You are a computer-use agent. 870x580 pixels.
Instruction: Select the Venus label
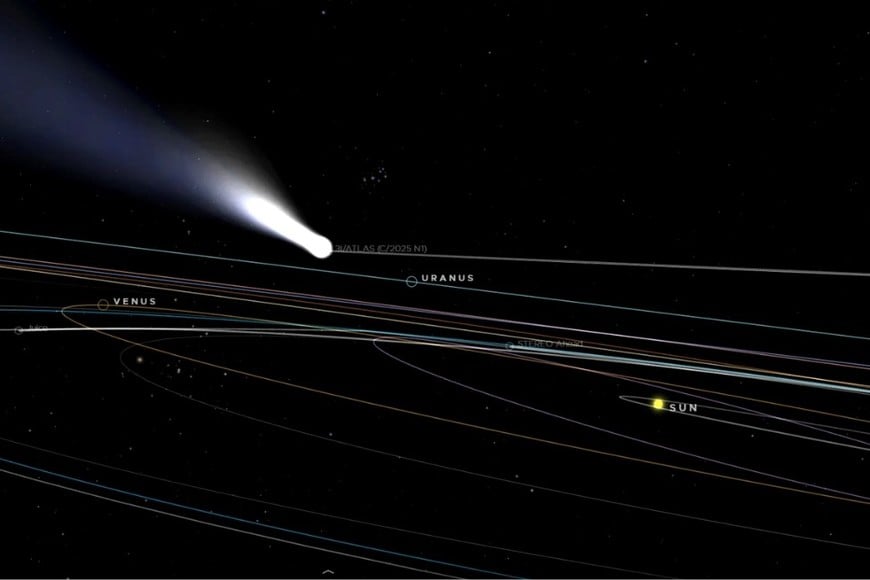pos(134,301)
